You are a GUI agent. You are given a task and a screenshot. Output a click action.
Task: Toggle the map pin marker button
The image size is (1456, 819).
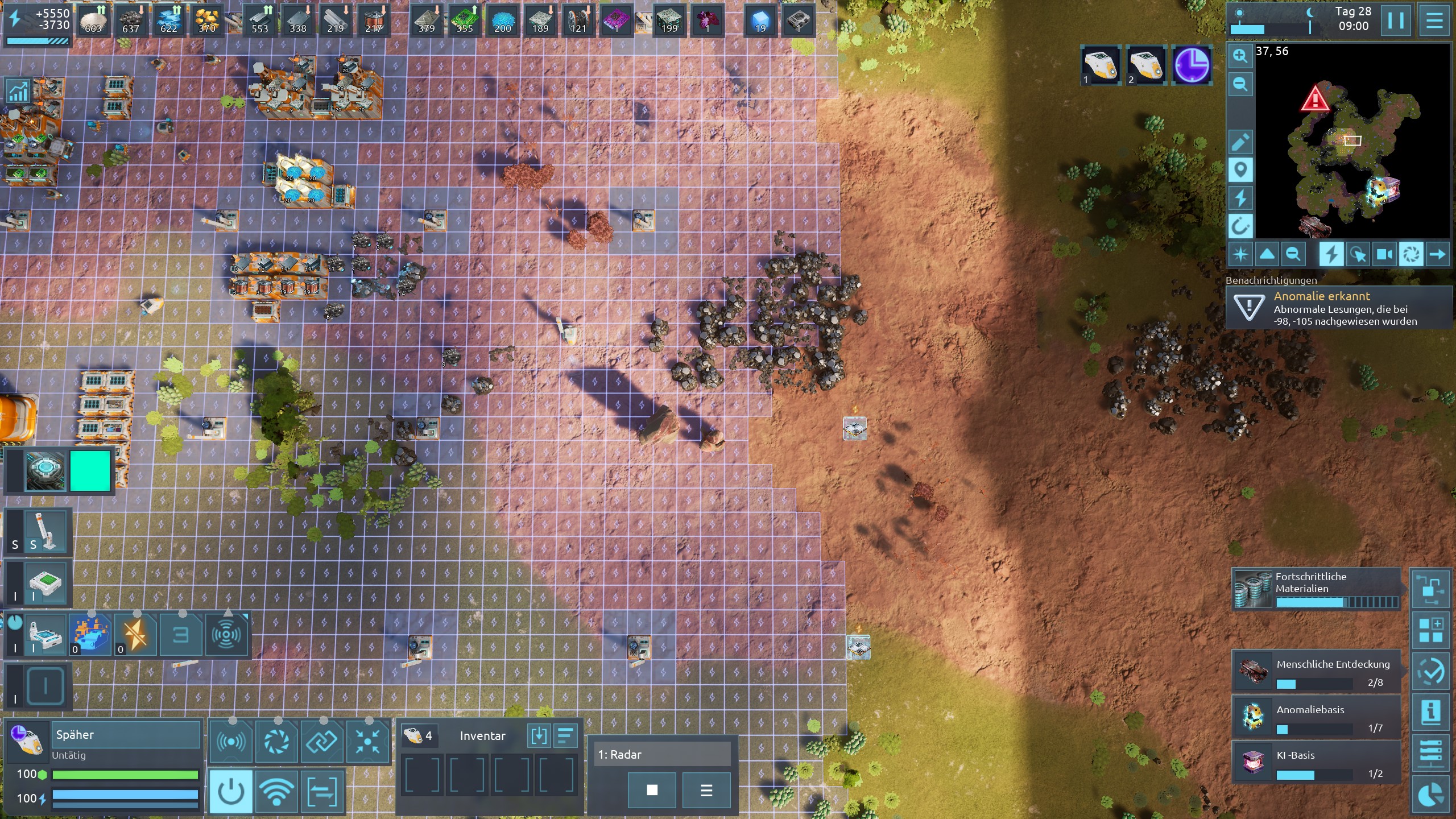(x=1240, y=170)
